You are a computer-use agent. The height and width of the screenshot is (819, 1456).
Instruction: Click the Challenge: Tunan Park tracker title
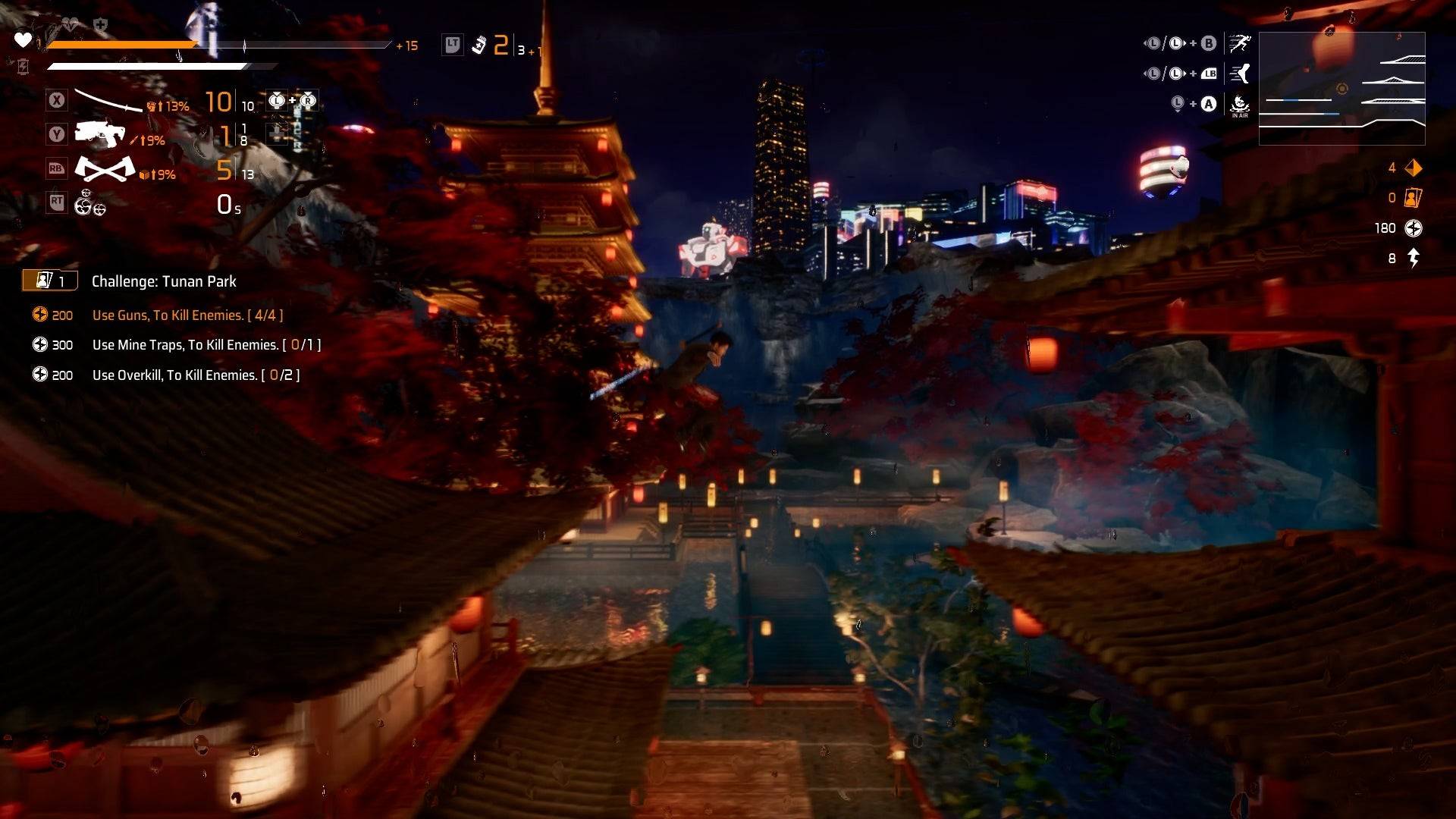coord(164,281)
